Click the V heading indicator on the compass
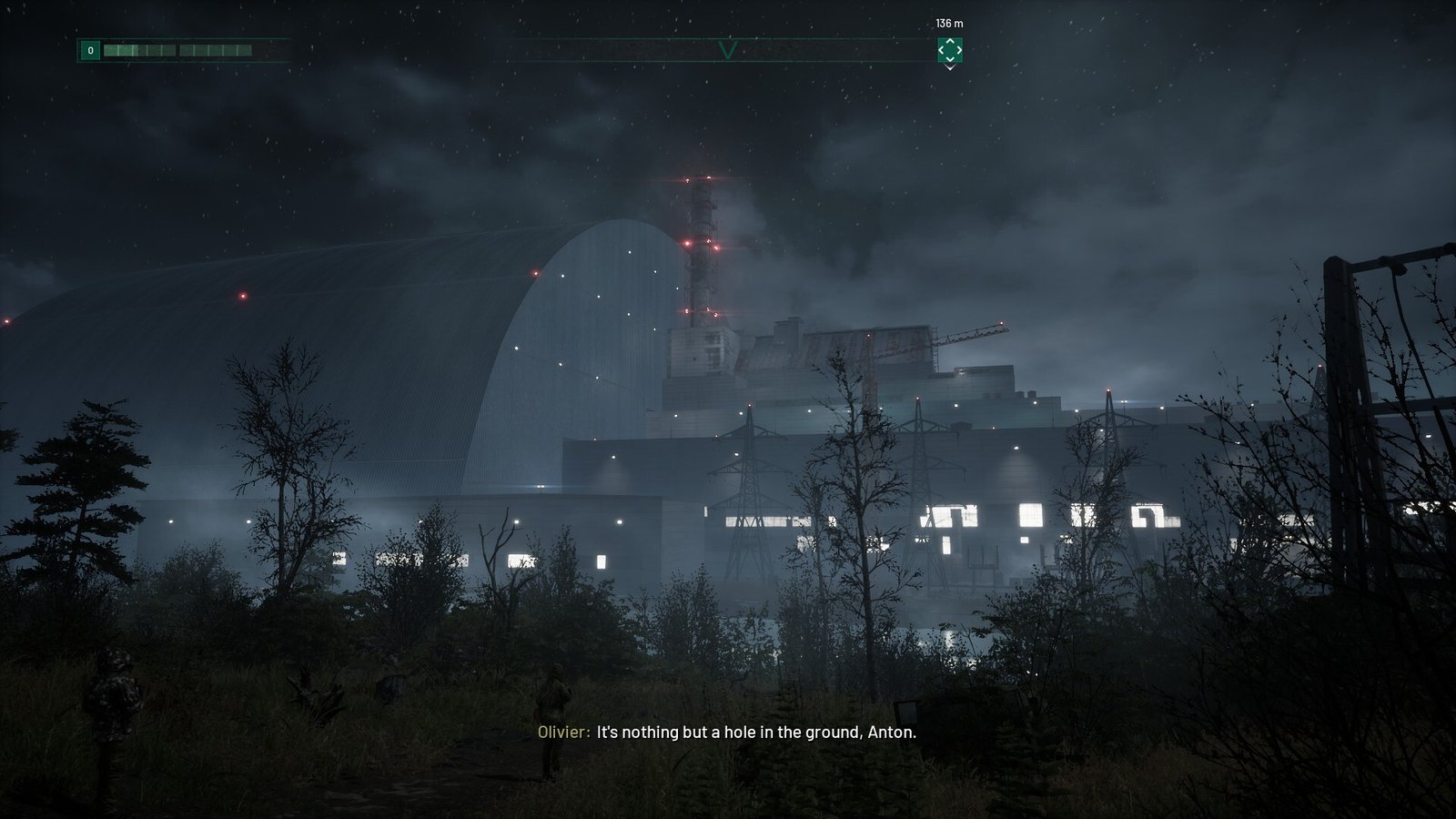The height and width of the screenshot is (819, 1456). (727, 50)
